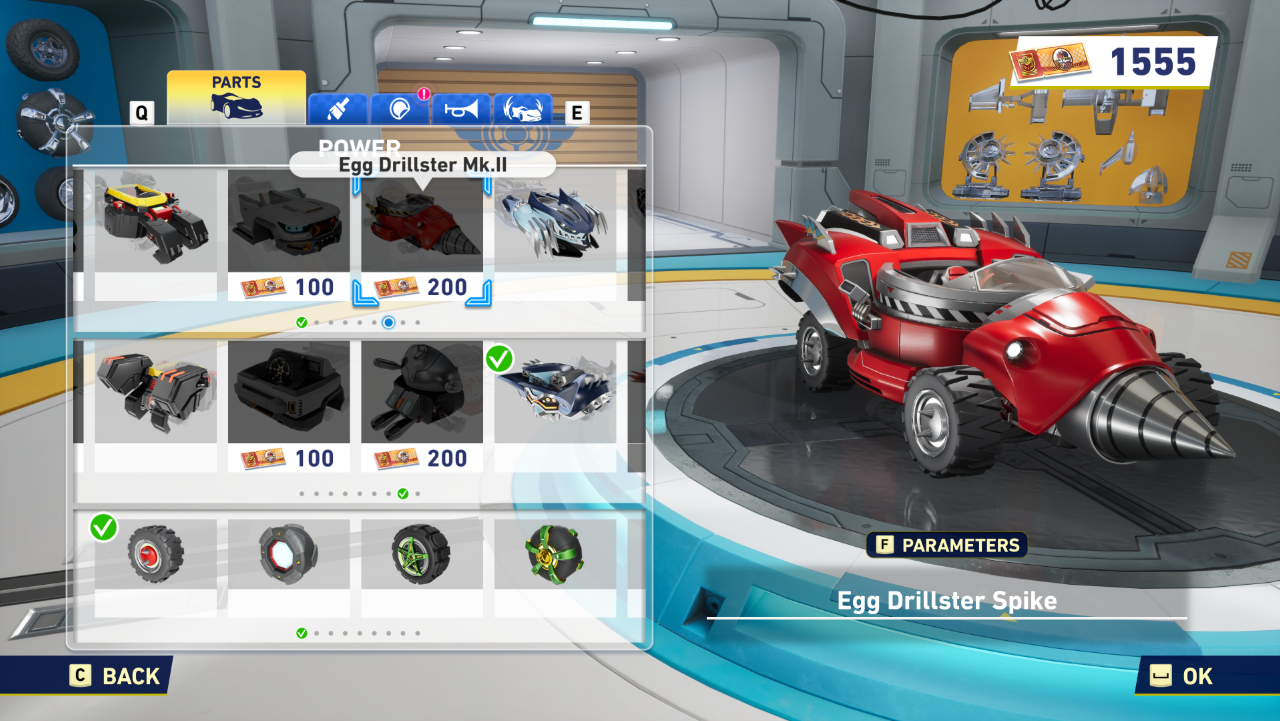Switch to the horn tab

pos(461,109)
